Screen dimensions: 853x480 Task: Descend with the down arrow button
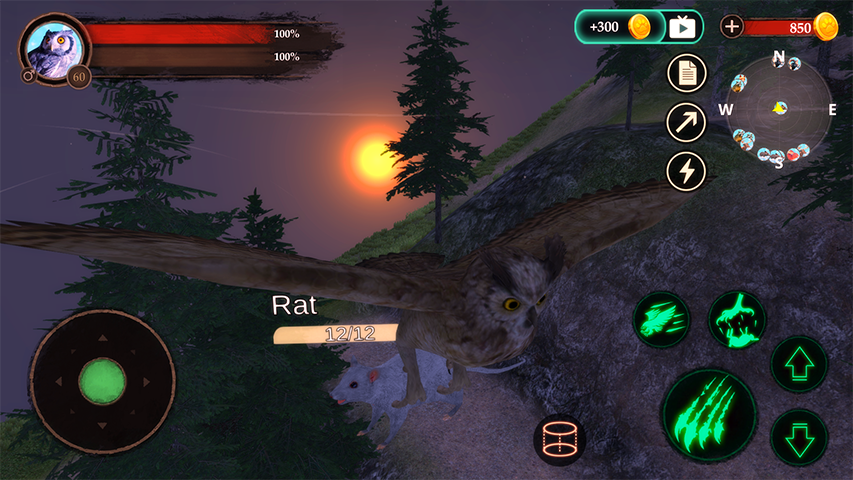[x=799, y=438]
